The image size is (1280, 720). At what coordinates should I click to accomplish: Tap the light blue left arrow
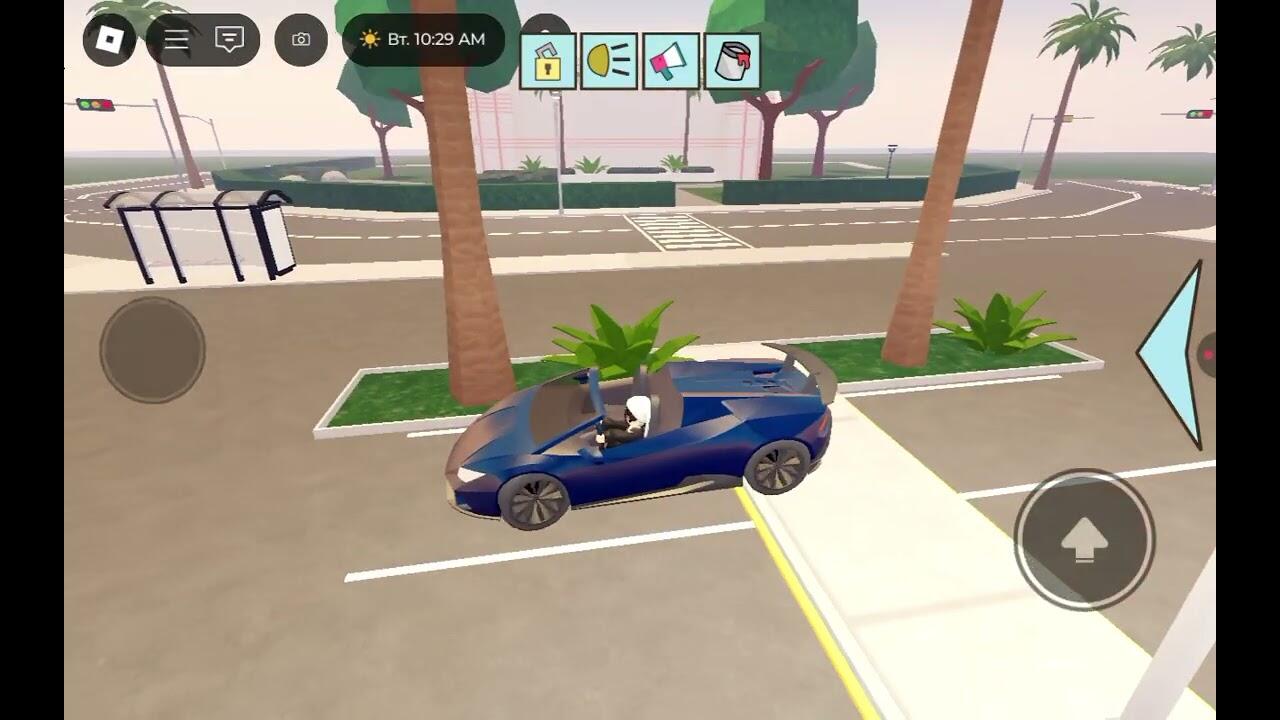pos(1176,353)
